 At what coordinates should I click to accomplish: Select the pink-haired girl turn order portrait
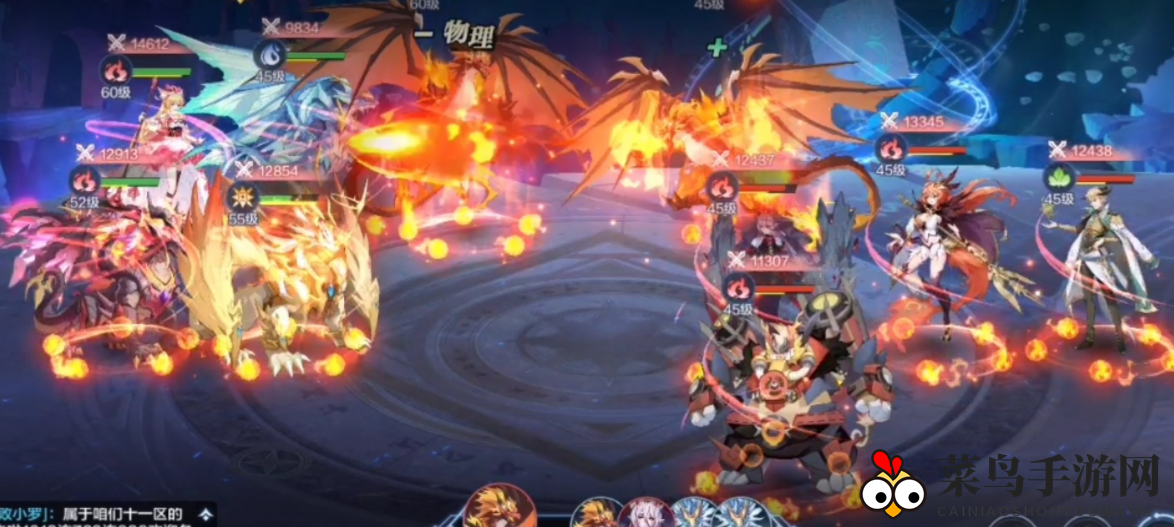(645, 513)
